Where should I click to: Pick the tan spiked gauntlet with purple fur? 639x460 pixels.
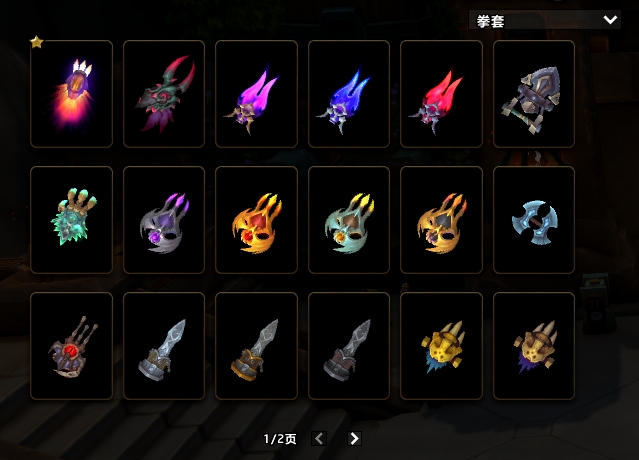(x=534, y=346)
